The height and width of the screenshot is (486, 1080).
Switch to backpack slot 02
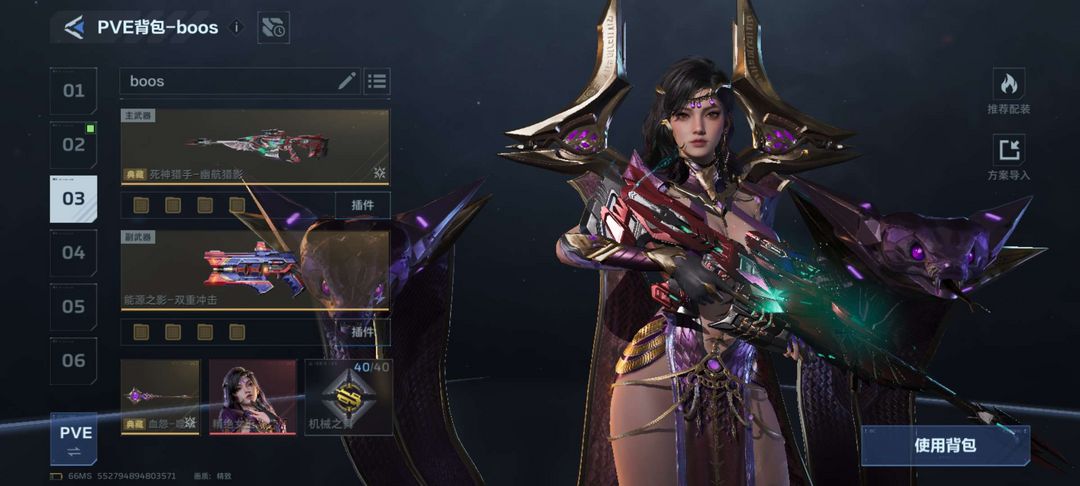click(74, 145)
